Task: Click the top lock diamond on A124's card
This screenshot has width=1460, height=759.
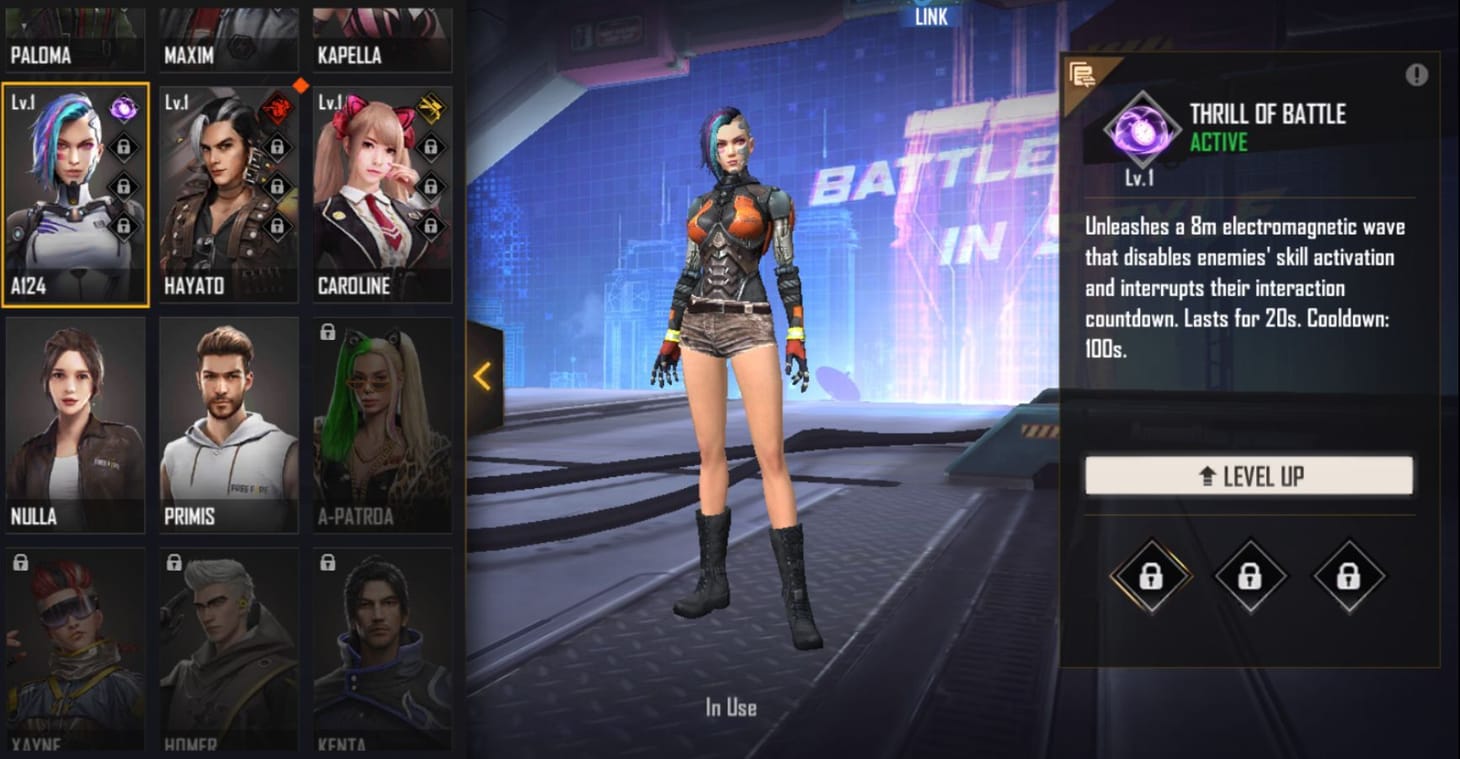Action: (x=124, y=147)
